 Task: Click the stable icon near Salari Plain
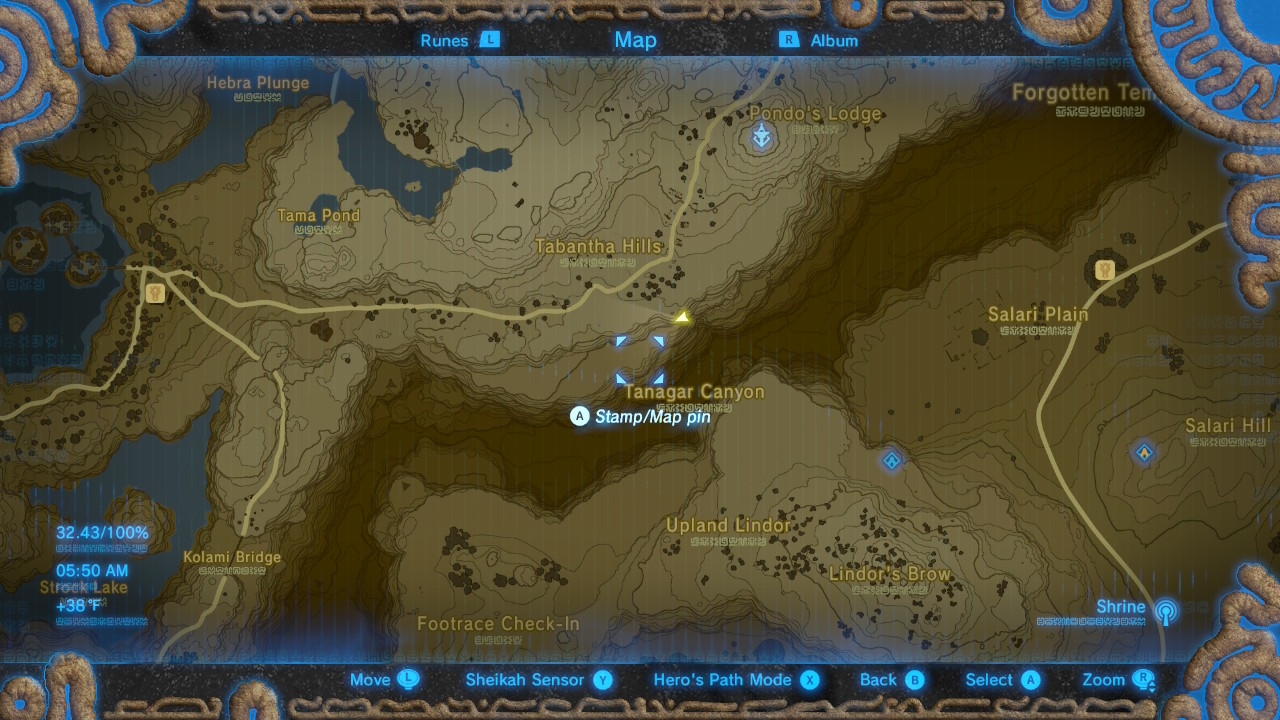point(1103,271)
